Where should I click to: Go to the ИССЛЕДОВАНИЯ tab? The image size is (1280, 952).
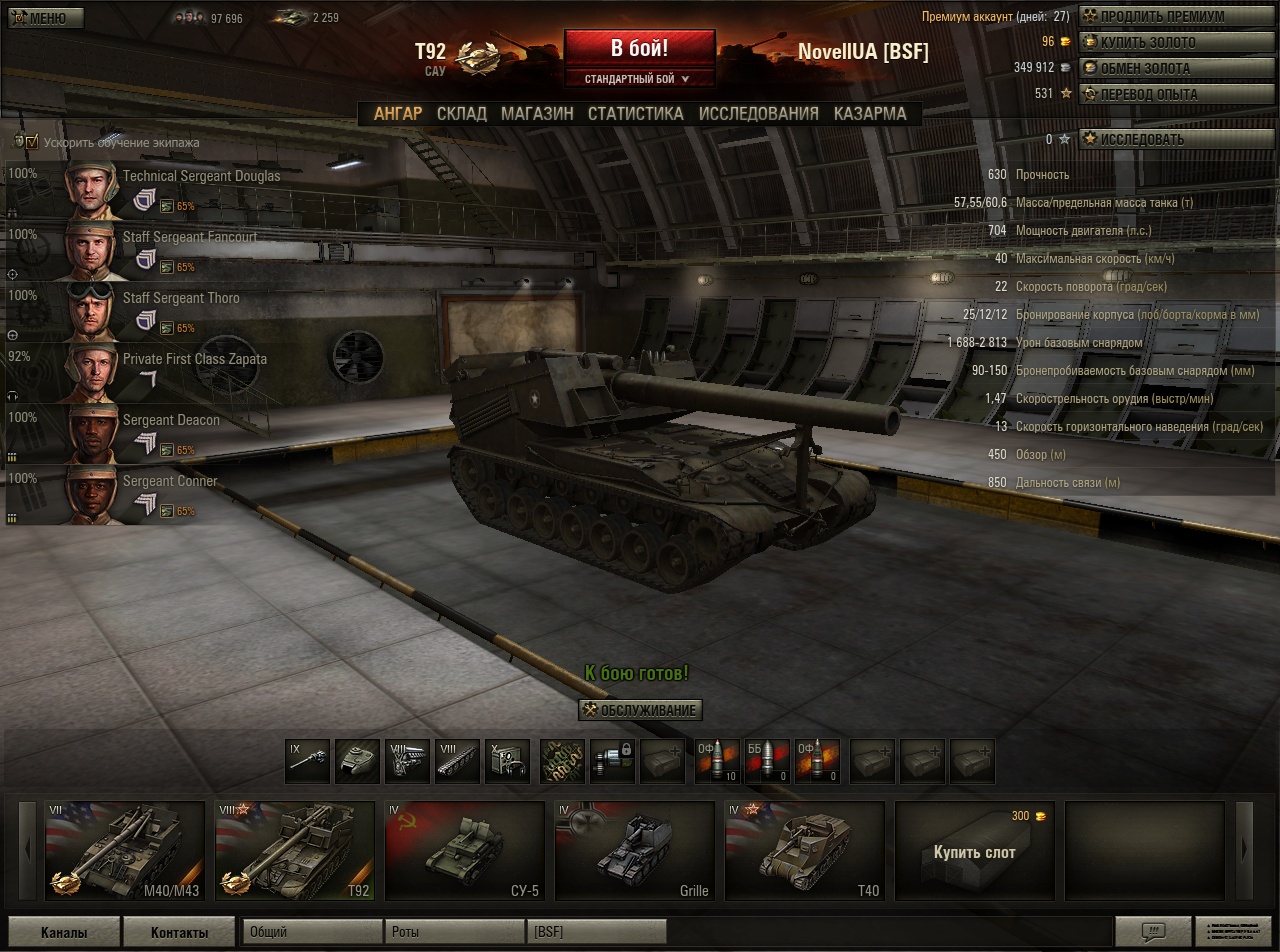758,114
